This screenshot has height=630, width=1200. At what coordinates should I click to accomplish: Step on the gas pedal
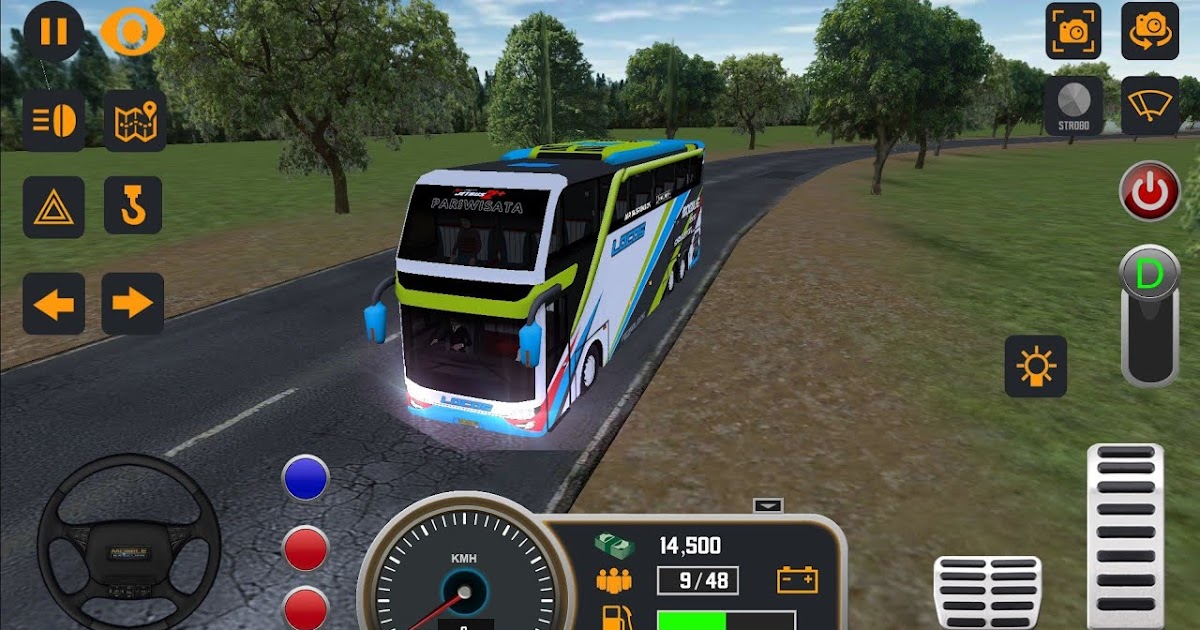point(1125,535)
